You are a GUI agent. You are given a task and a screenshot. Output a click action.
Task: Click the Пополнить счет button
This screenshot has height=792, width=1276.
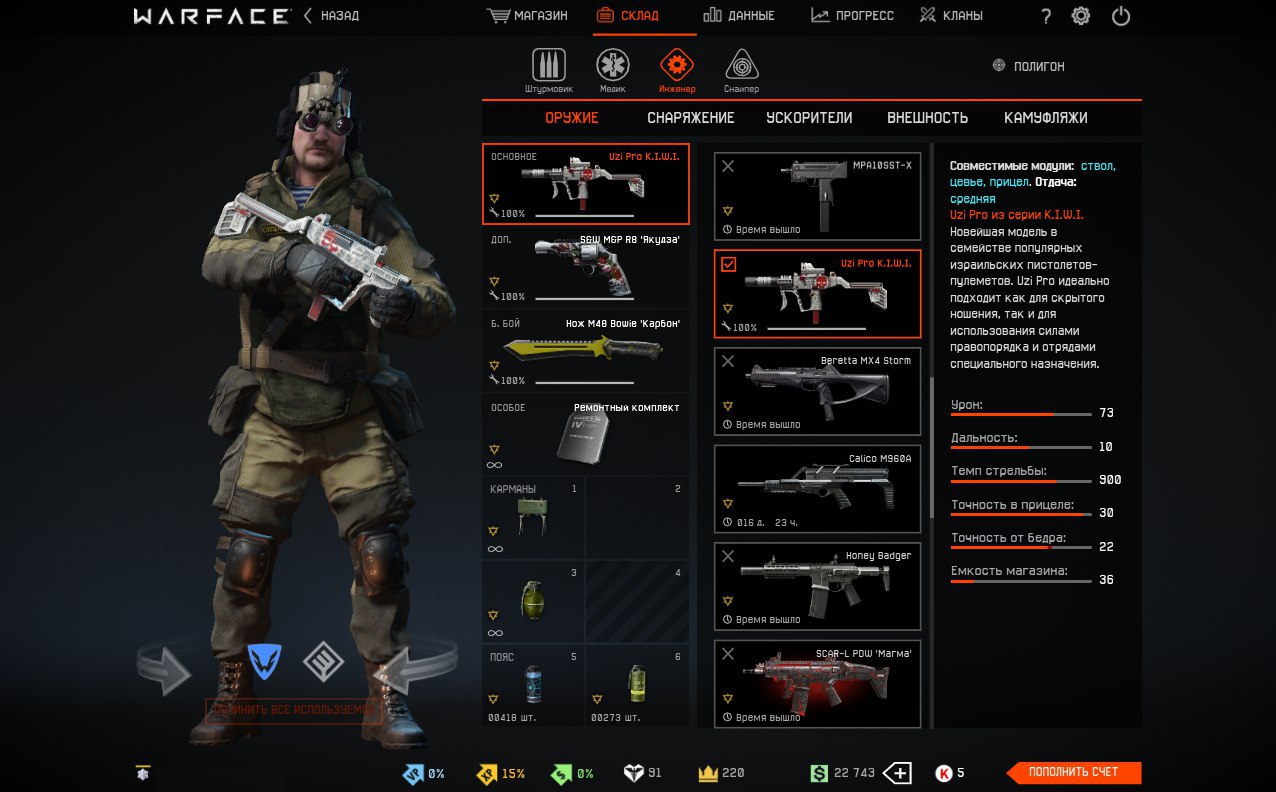1074,772
